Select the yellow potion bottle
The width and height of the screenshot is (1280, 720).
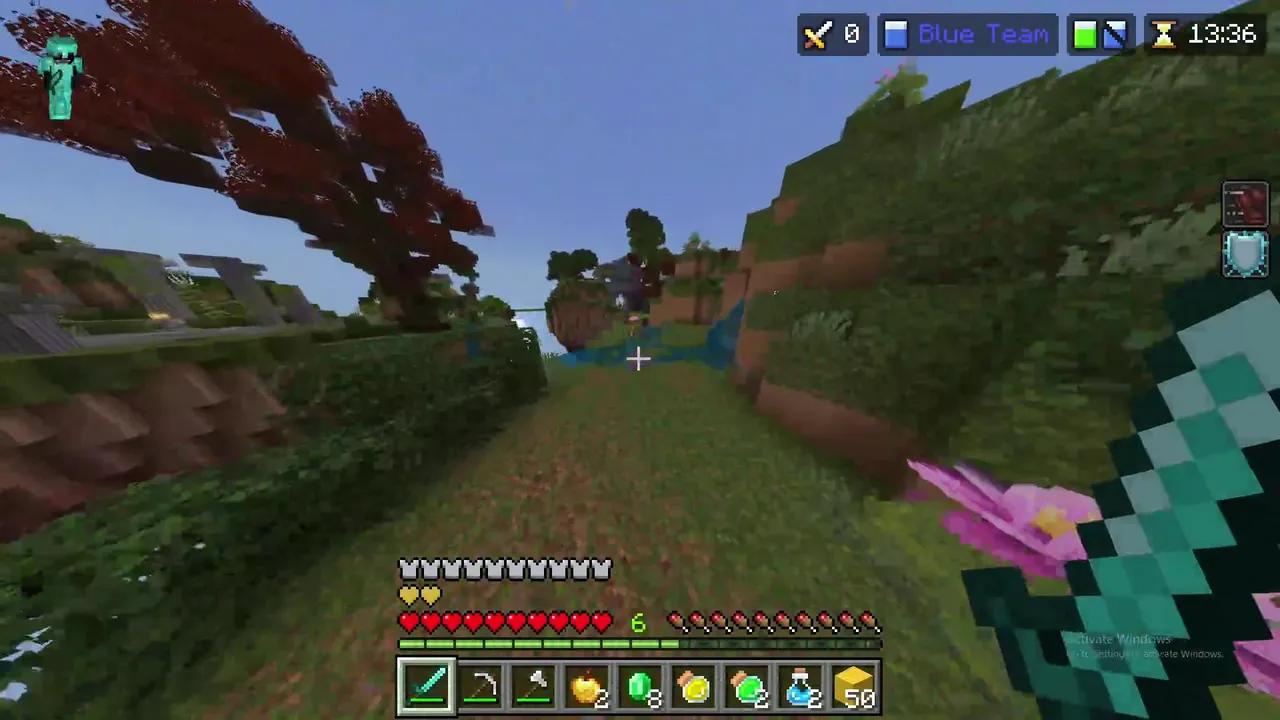click(x=694, y=684)
